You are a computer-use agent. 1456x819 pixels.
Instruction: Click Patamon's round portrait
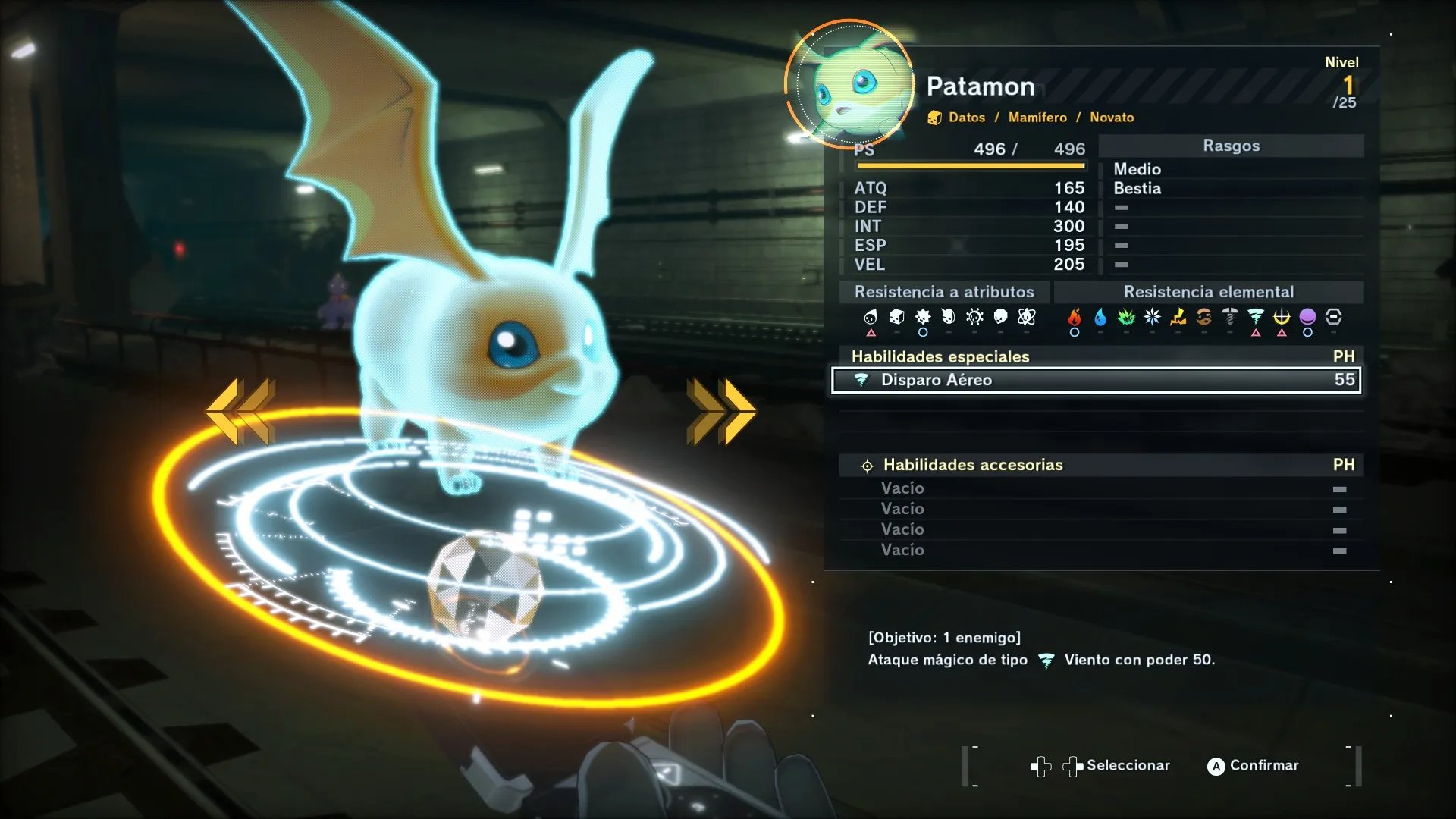849,85
